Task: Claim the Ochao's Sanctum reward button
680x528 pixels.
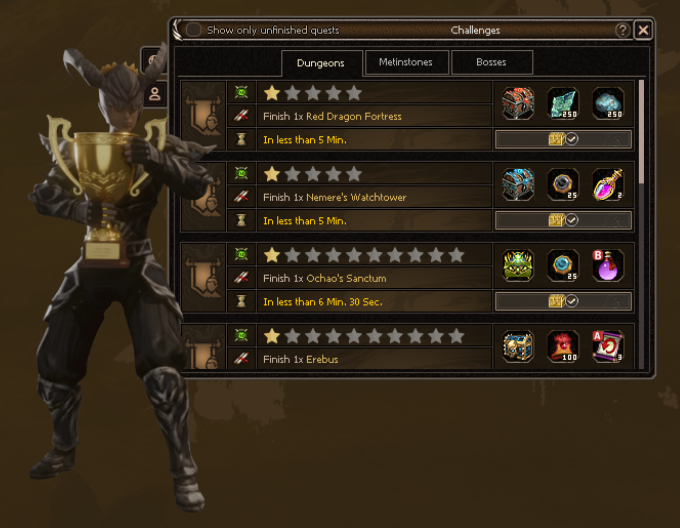Action: tap(563, 301)
